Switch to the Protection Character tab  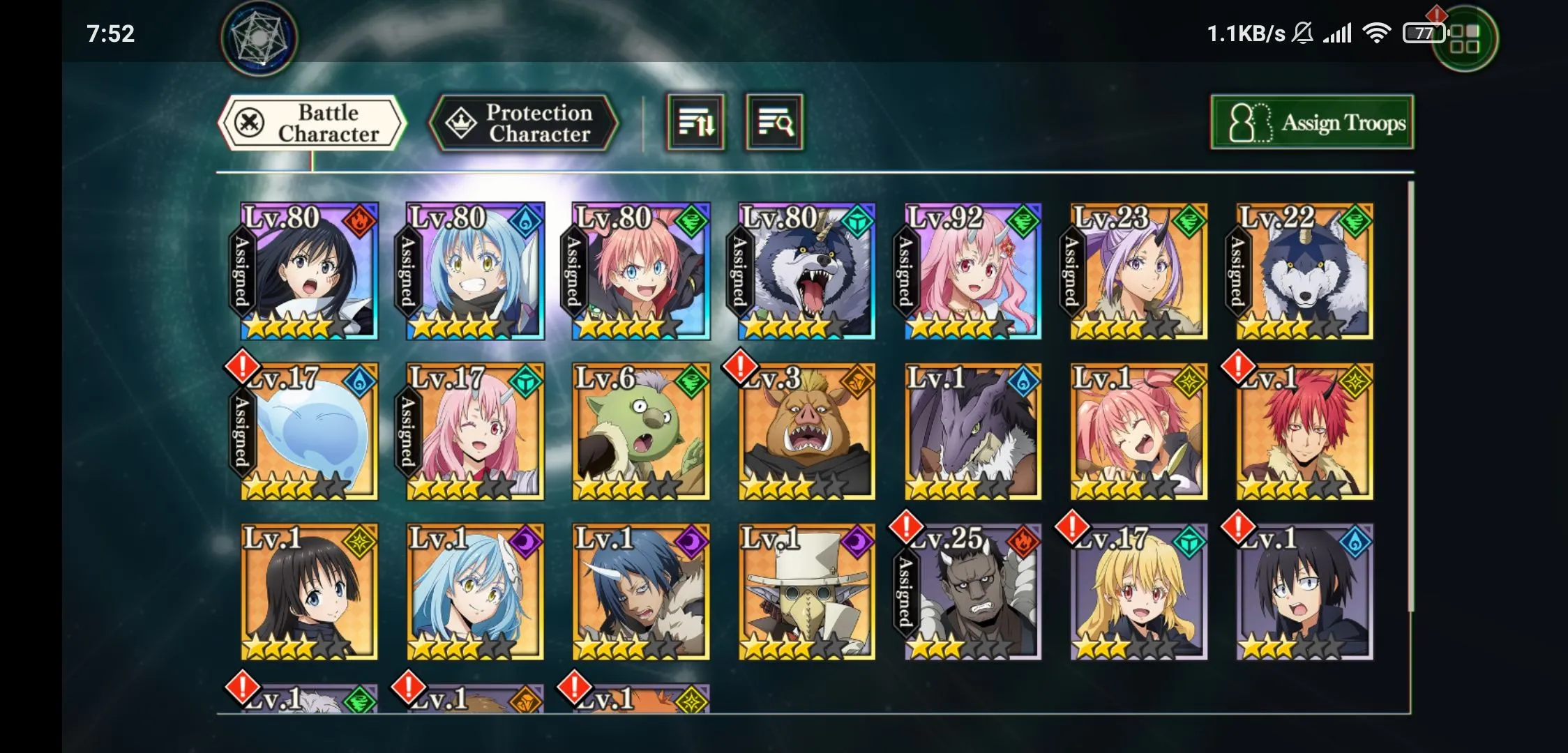click(x=524, y=123)
